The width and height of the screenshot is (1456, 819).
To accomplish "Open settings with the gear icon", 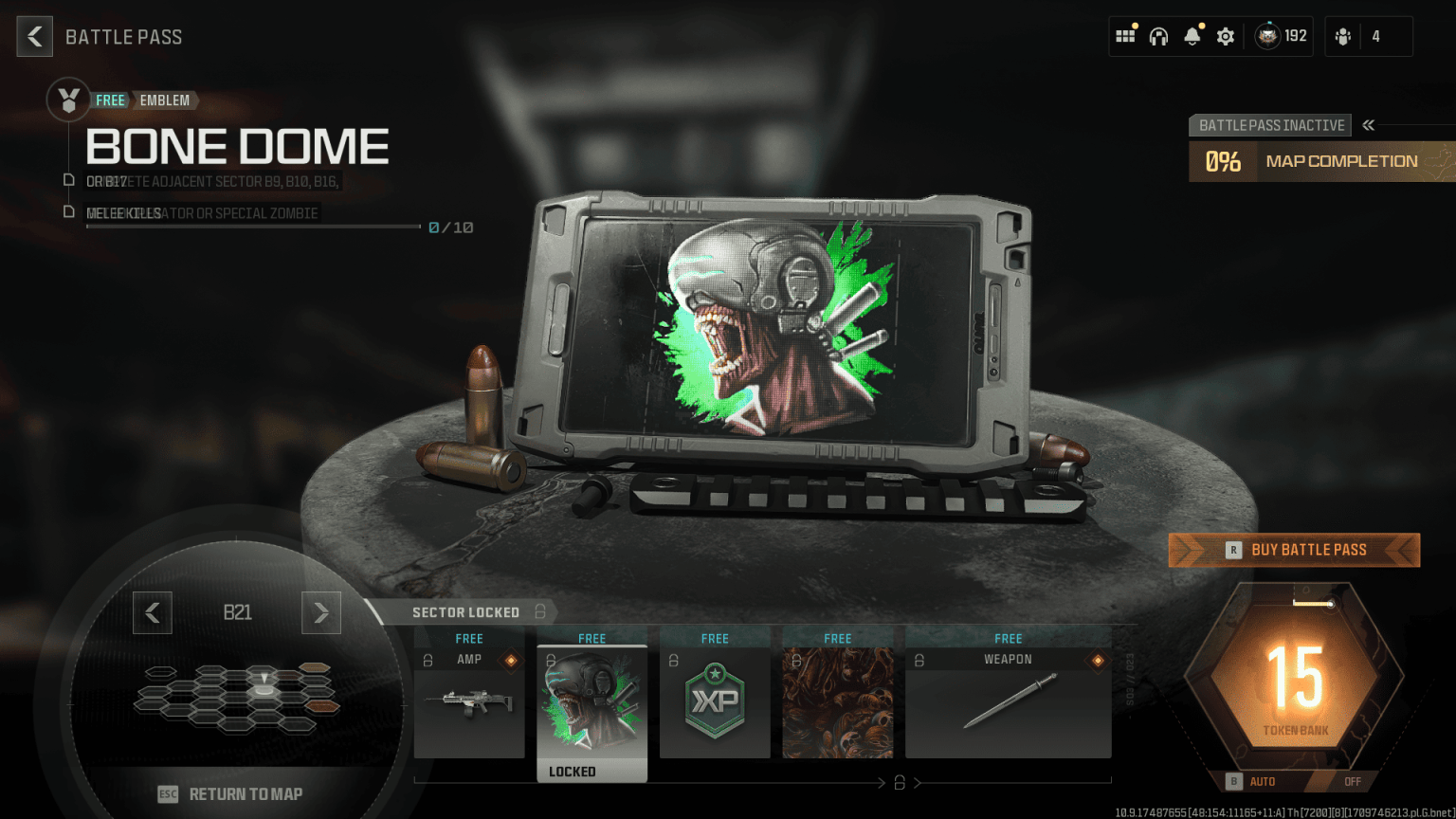I will (x=1225, y=35).
